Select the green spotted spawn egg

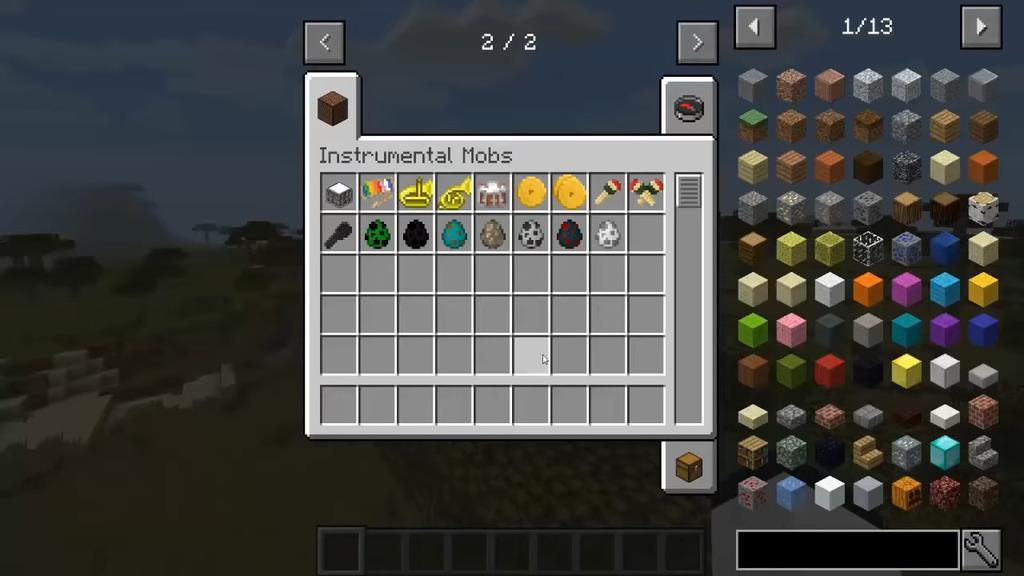(377, 234)
